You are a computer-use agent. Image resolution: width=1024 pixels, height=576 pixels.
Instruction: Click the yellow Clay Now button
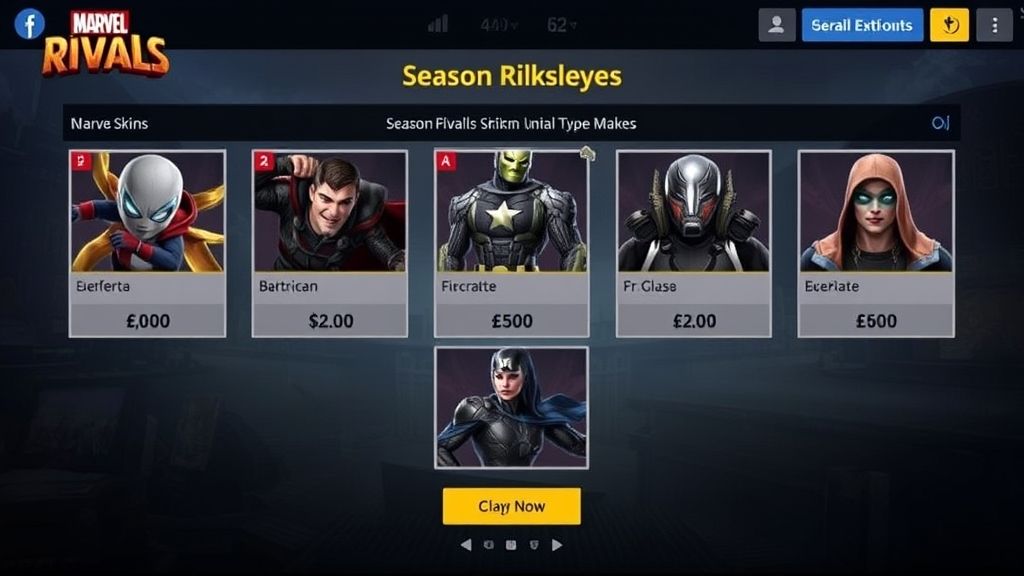[x=511, y=506]
